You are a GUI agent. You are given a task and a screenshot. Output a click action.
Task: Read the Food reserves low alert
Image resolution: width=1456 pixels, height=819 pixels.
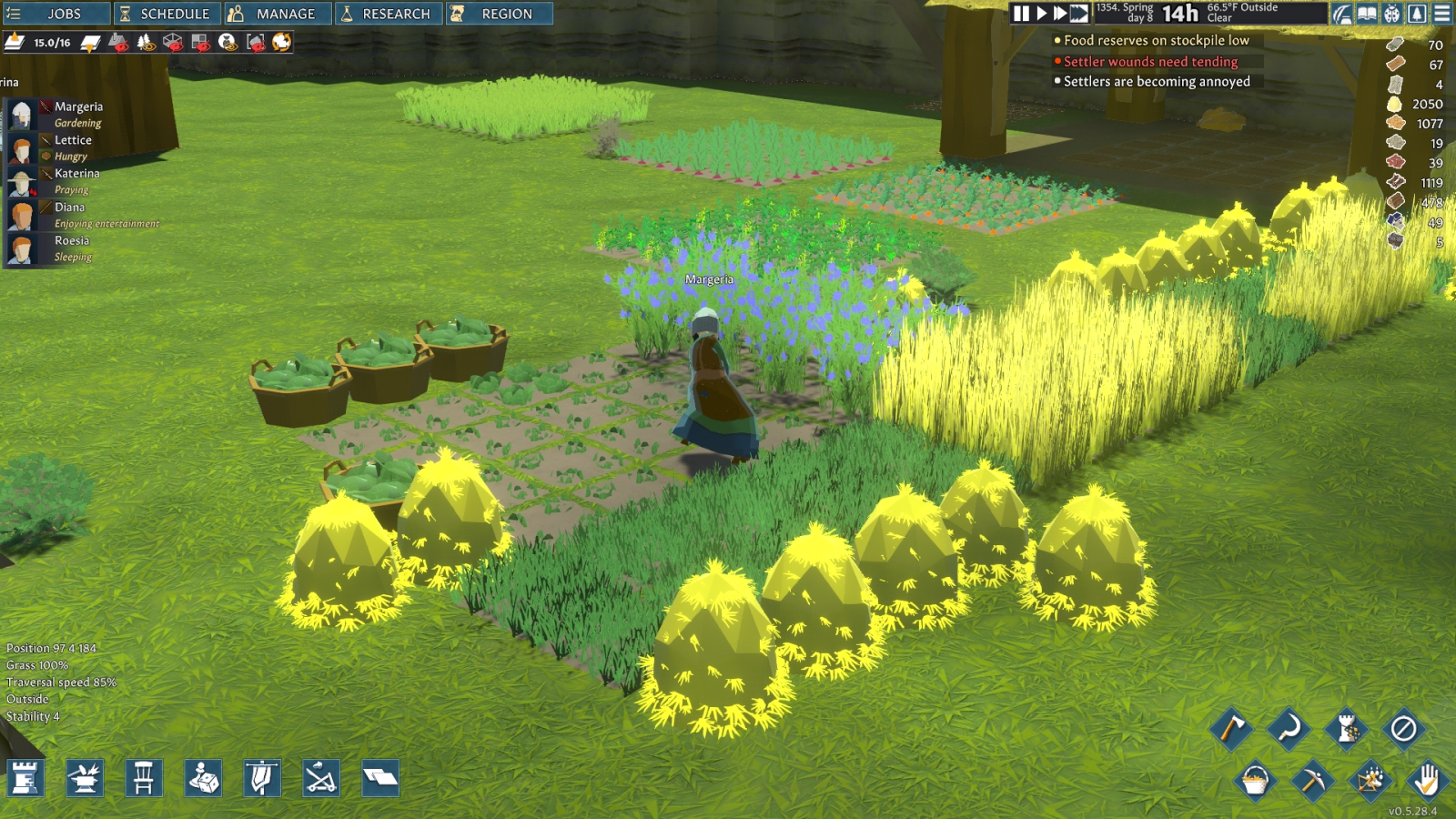[x=1156, y=40]
